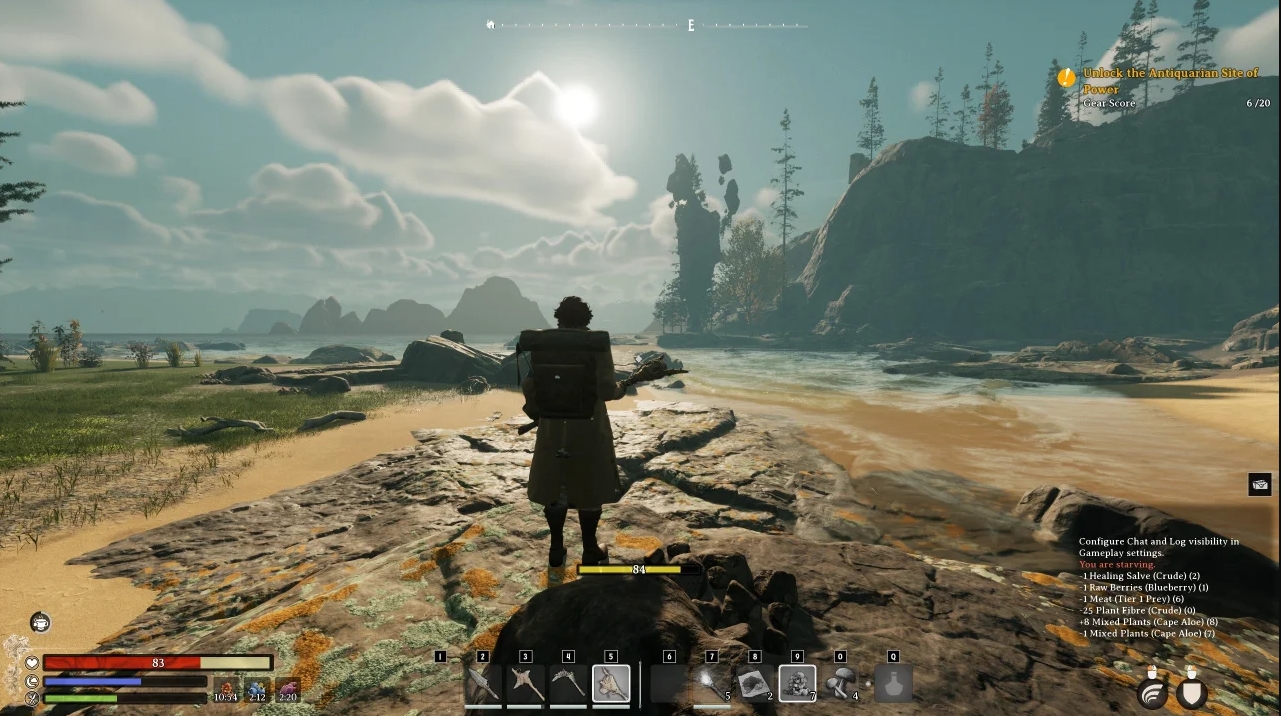Use the flask in the Q slot
Image resolution: width=1281 pixels, height=716 pixels.
893,684
